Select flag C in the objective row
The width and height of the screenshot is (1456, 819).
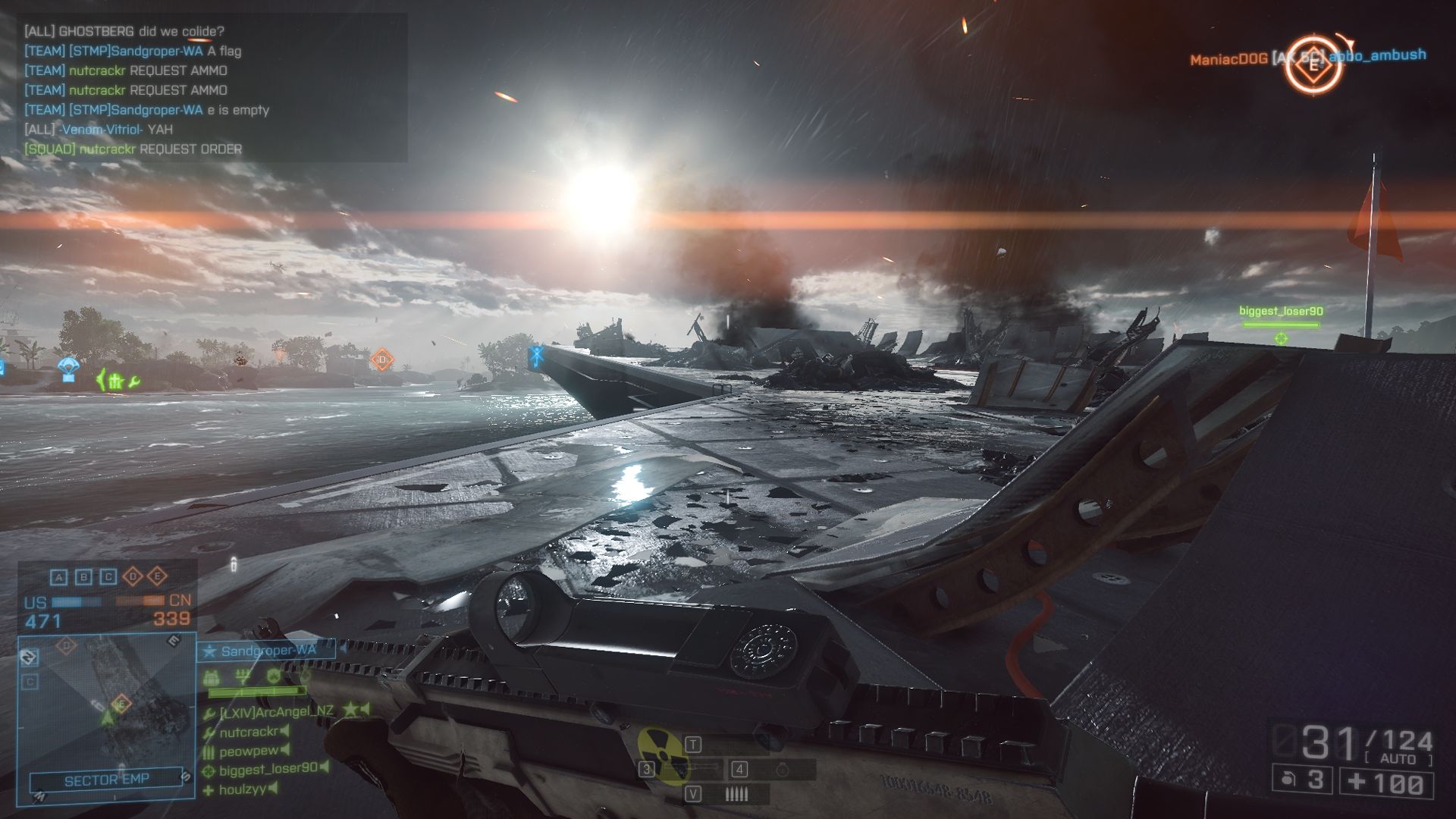(108, 577)
